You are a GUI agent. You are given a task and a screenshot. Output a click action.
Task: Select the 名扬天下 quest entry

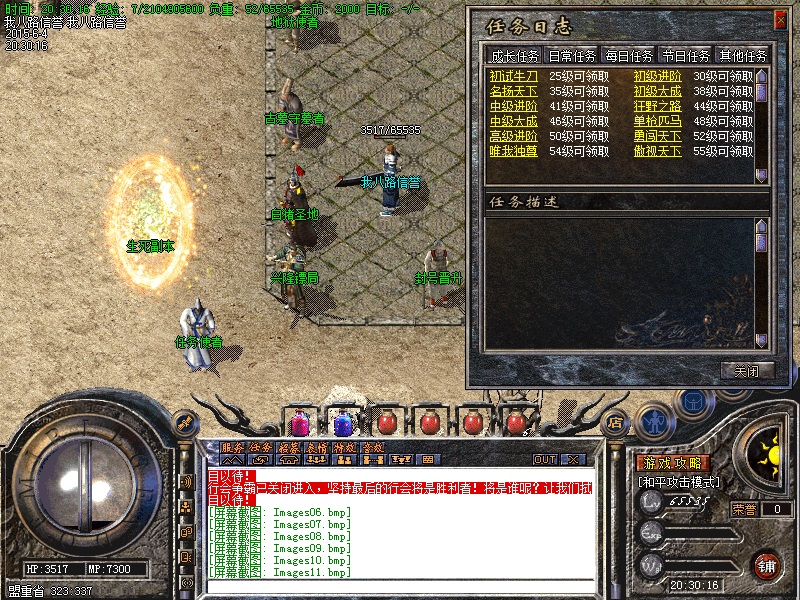[x=513, y=91]
